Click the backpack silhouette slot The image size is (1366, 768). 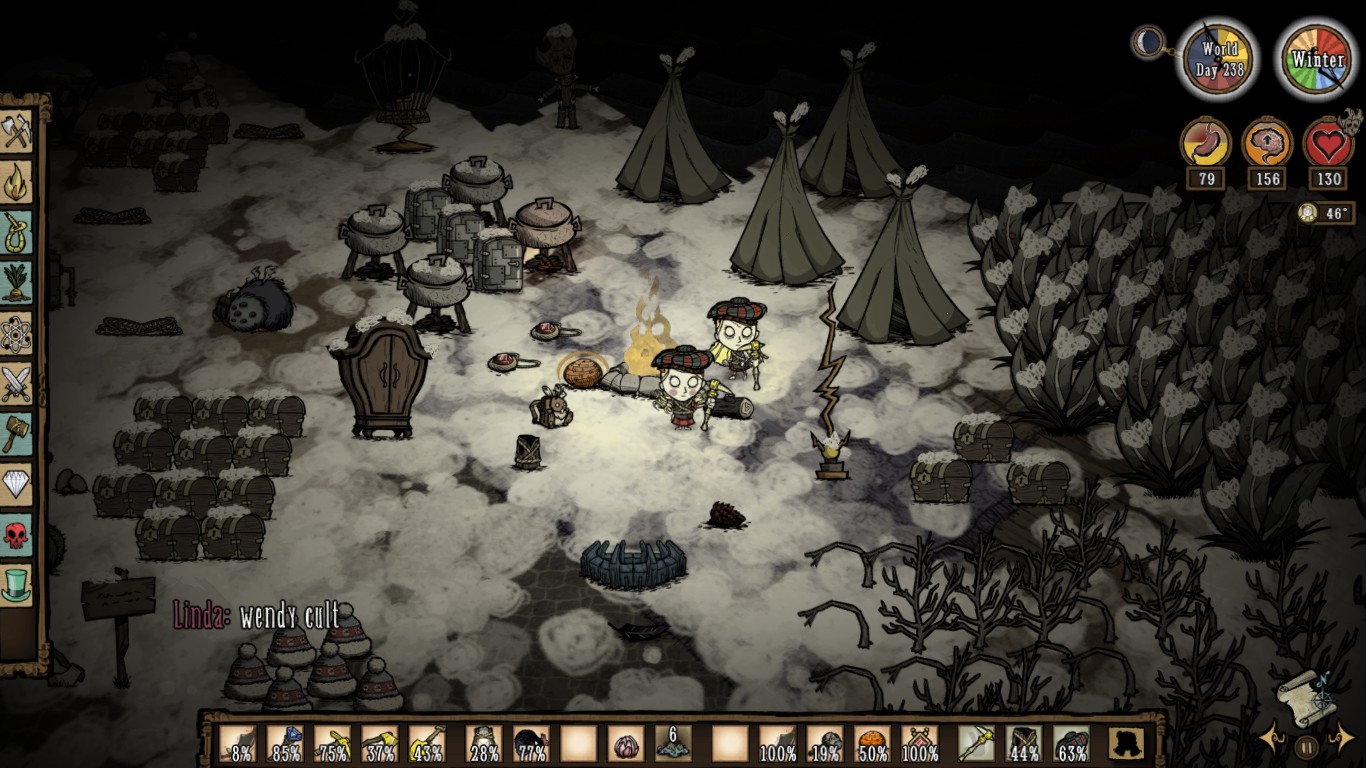tap(1126, 744)
